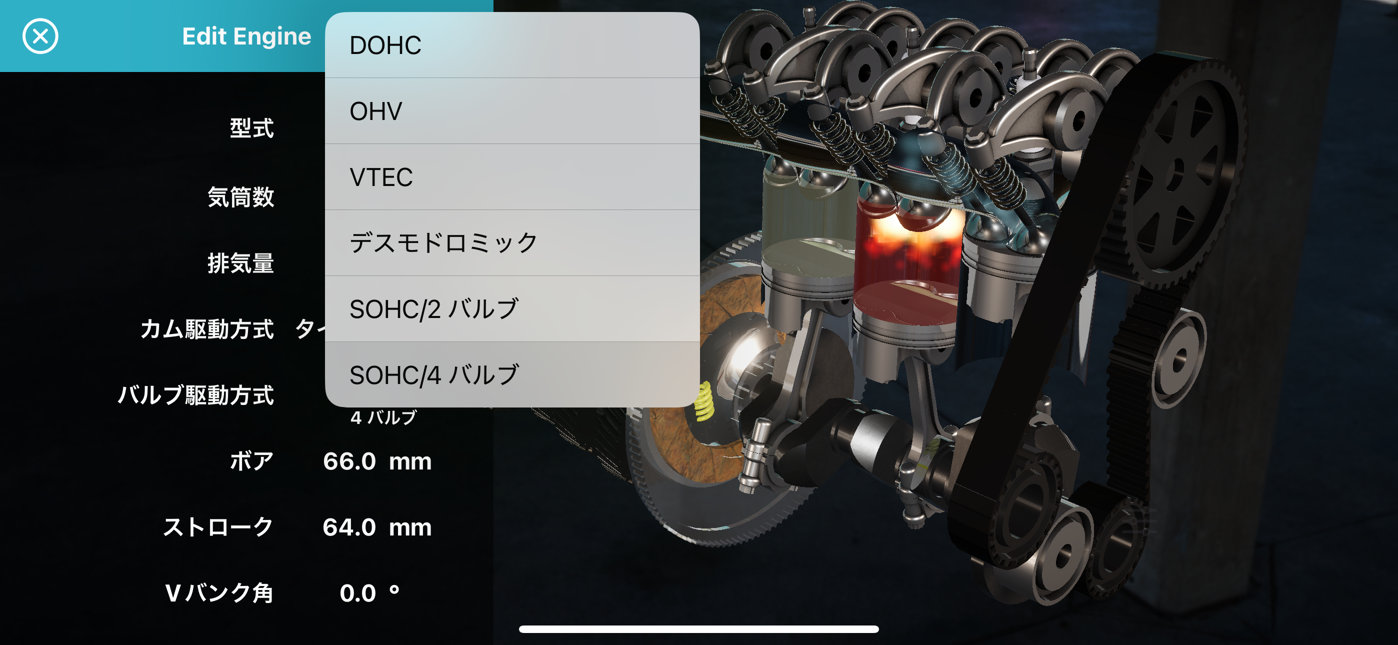Adjust the Vバンク角 0.0 value

pos(368,594)
